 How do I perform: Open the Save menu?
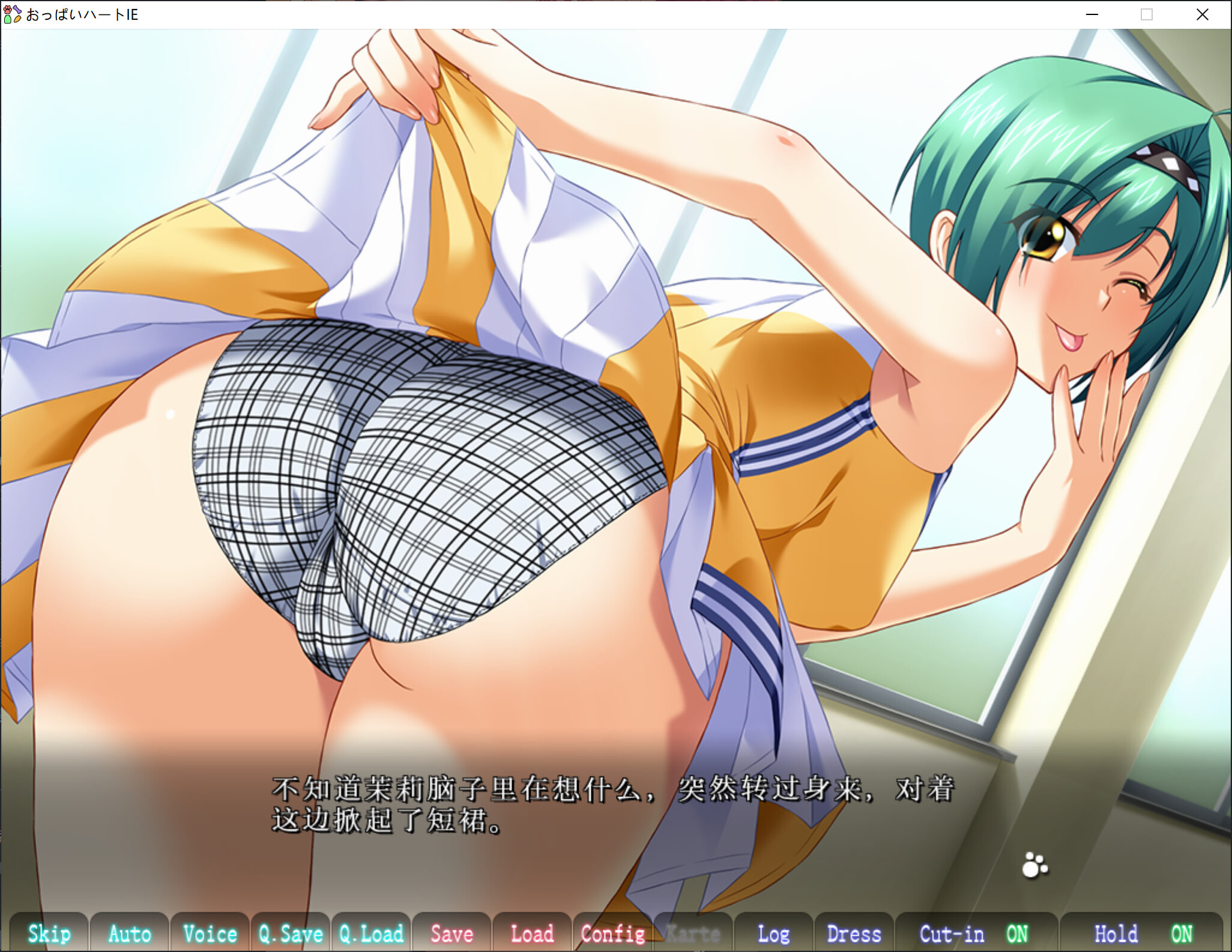point(451,933)
